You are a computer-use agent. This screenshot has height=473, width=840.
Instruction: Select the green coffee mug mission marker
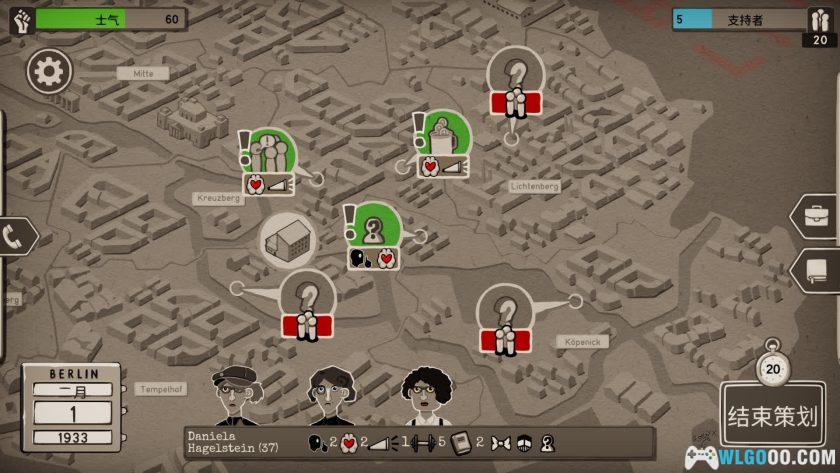click(445, 135)
